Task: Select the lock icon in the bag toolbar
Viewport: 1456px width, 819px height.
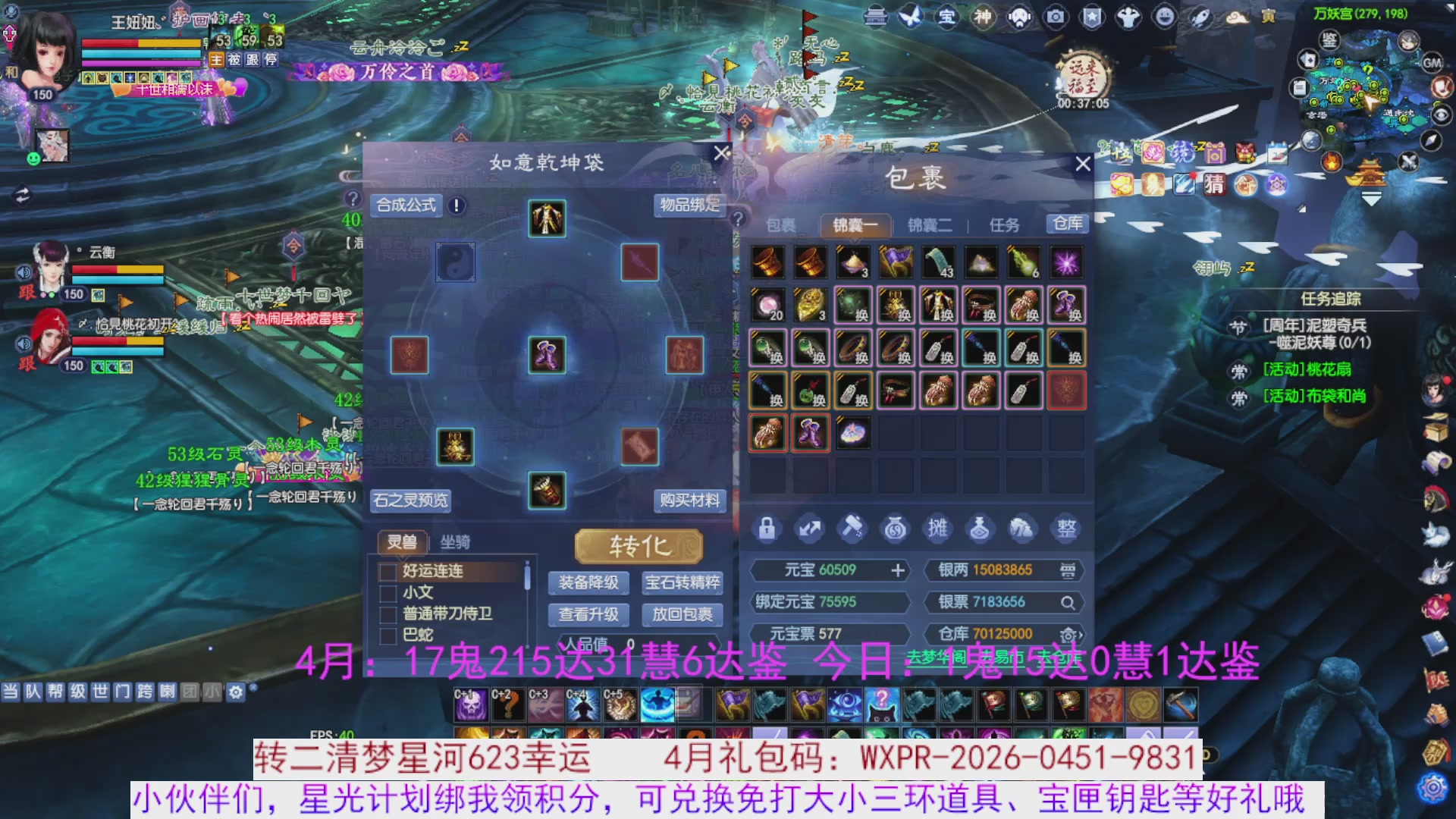Action: 767,529
